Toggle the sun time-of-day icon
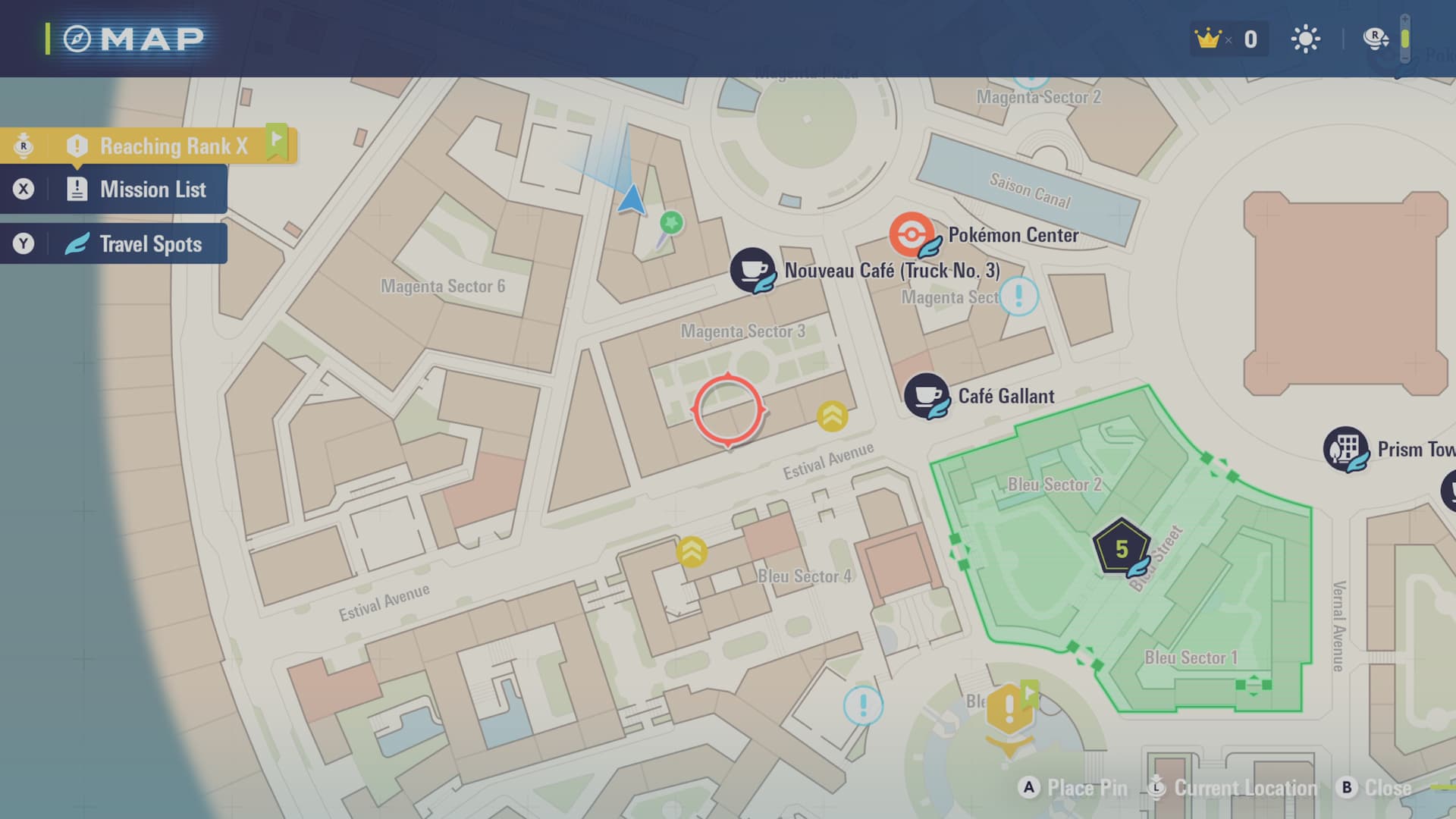 (x=1305, y=39)
